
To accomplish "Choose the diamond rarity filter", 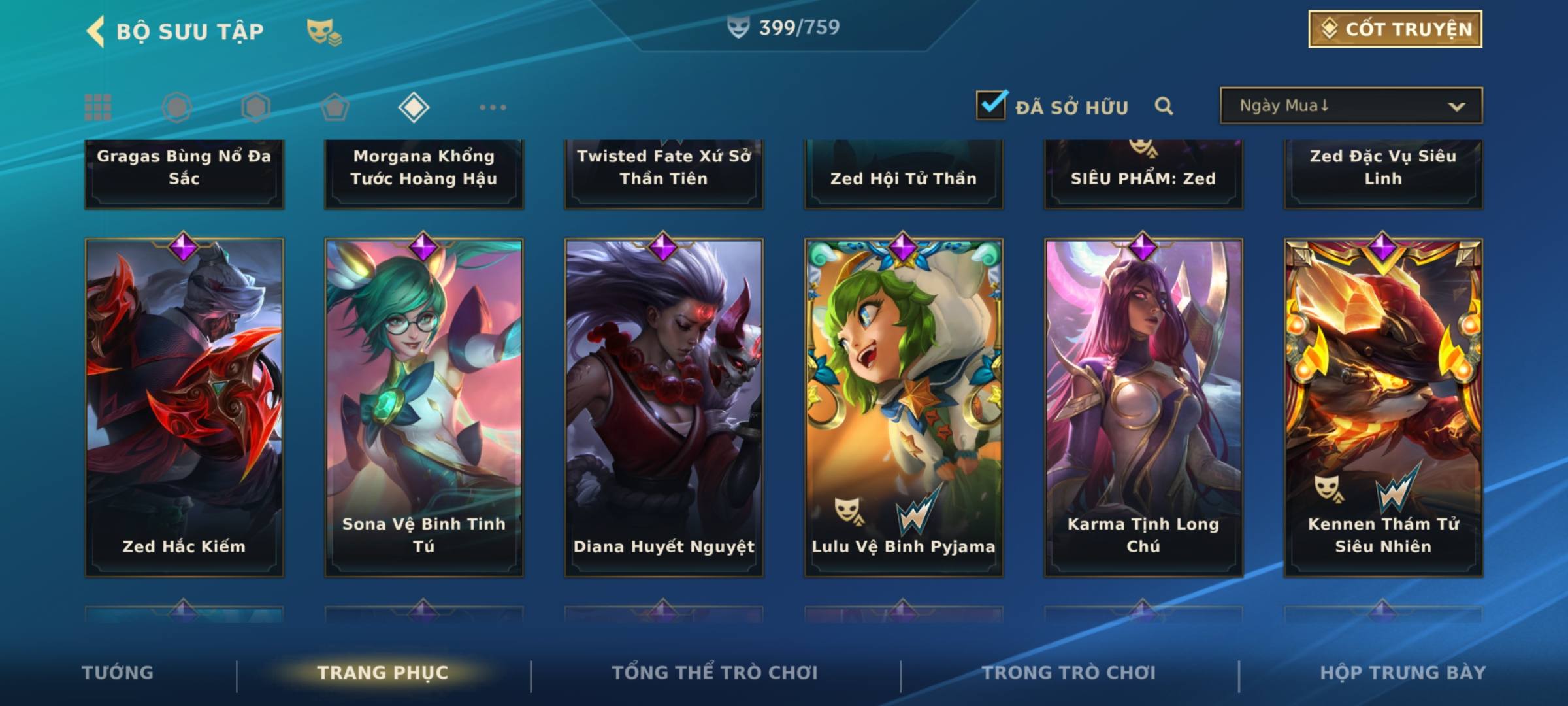I will click(x=414, y=107).
